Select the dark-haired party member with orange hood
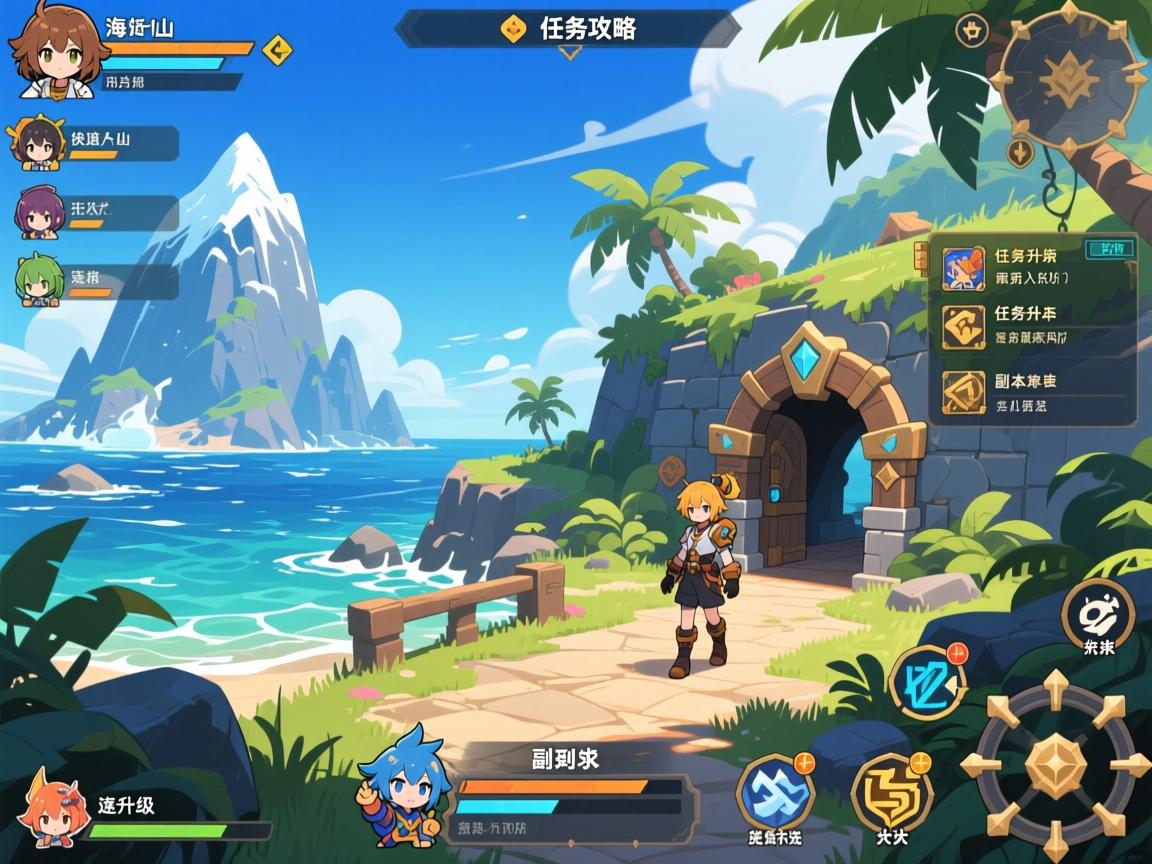Screen dimensions: 1152x864 pos(37,144)
